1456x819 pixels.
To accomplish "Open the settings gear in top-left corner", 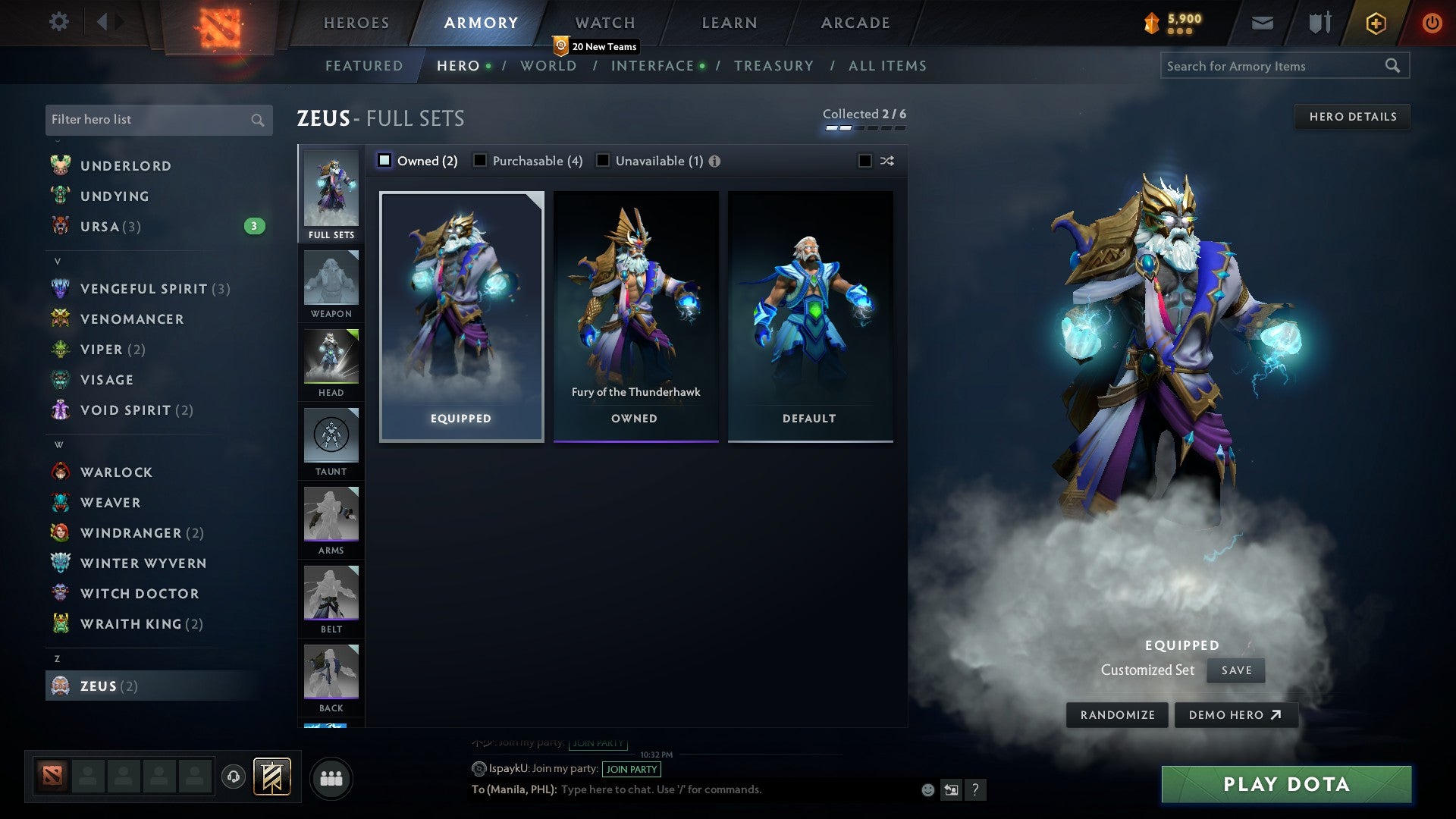I will click(x=58, y=22).
